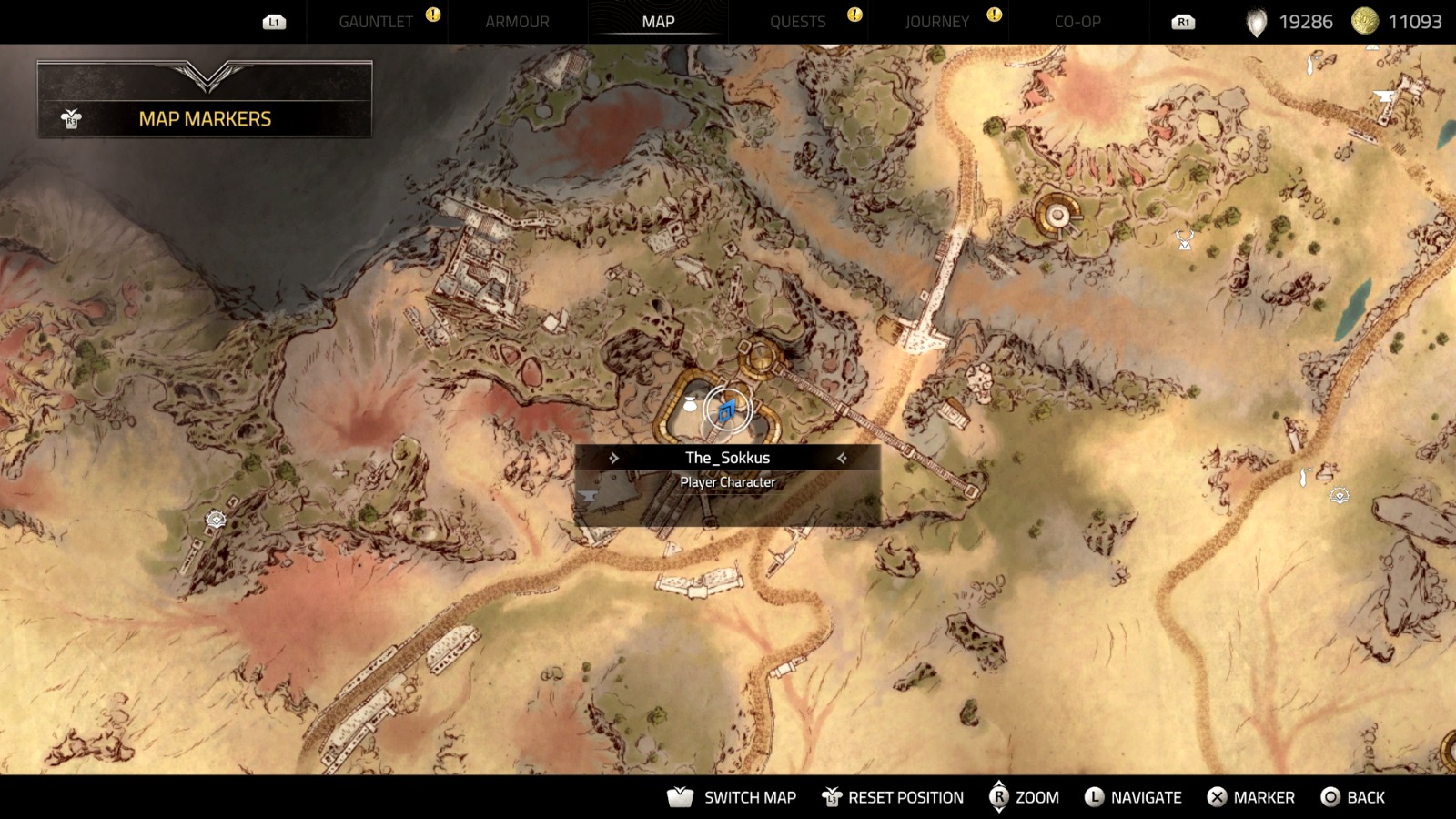Image resolution: width=1456 pixels, height=819 pixels.
Task: Click the circular tower landmark northeast on map
Action: click(1056, 216)
